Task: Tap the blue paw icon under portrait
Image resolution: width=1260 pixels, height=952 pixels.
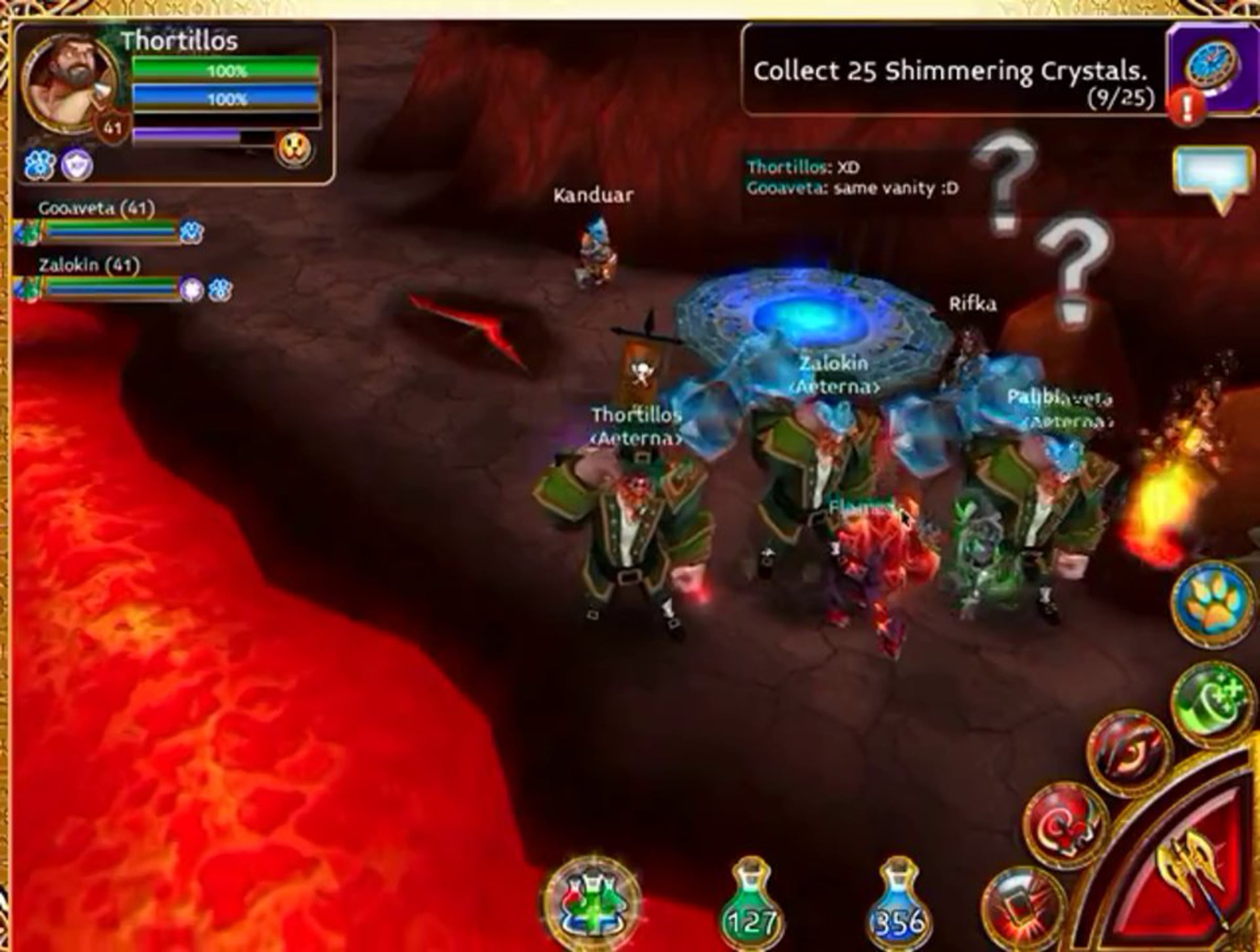Action: (39, 166)
